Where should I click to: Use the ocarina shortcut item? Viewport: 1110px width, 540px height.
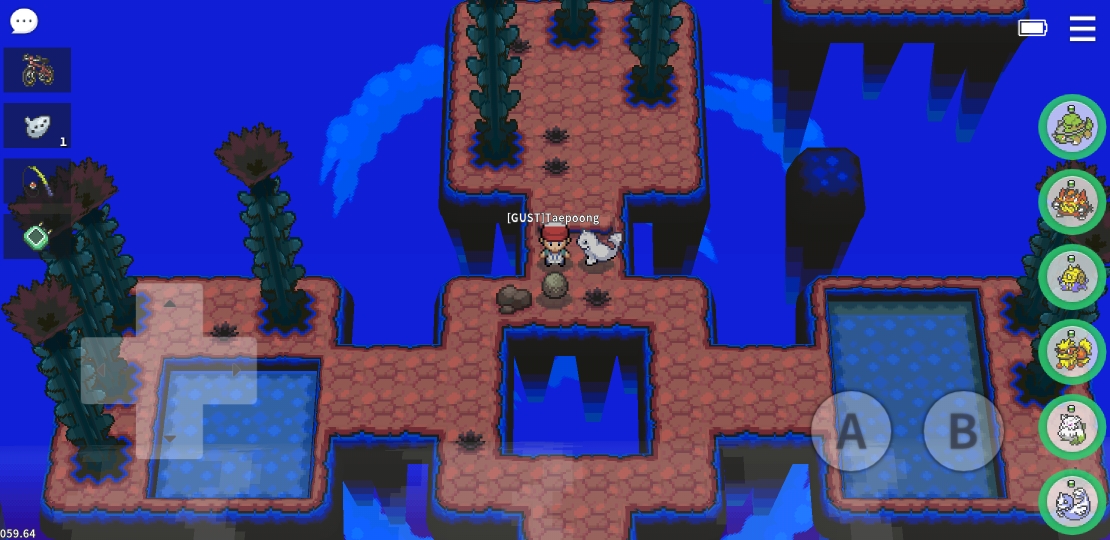37,126
